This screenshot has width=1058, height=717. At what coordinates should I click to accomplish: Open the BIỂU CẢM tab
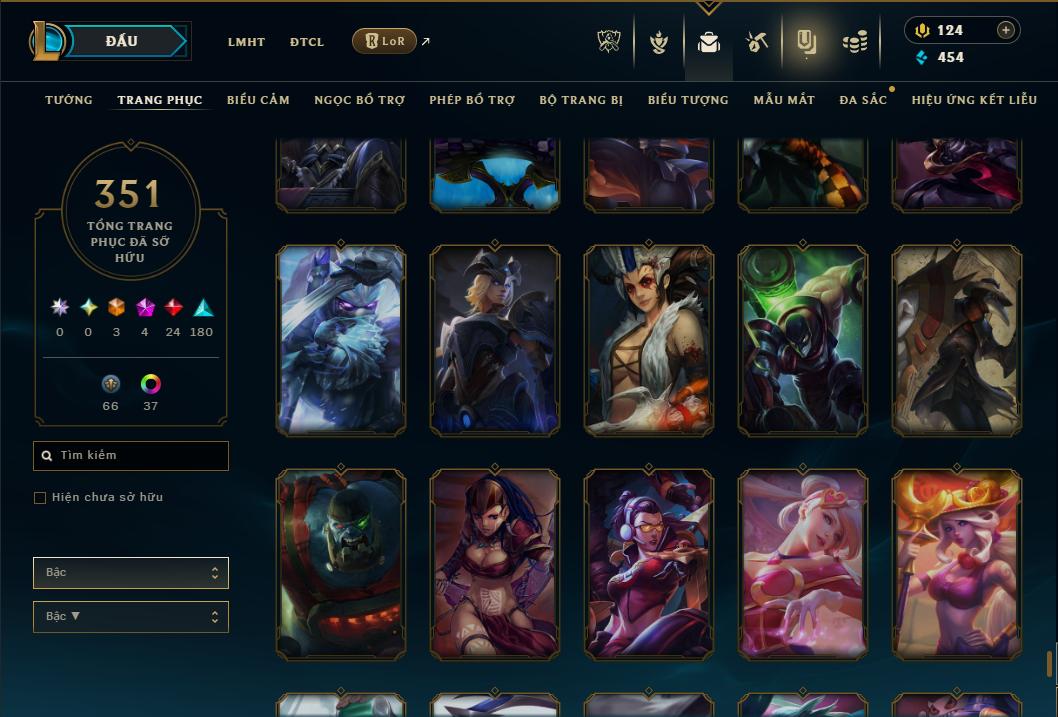point(258,100)
